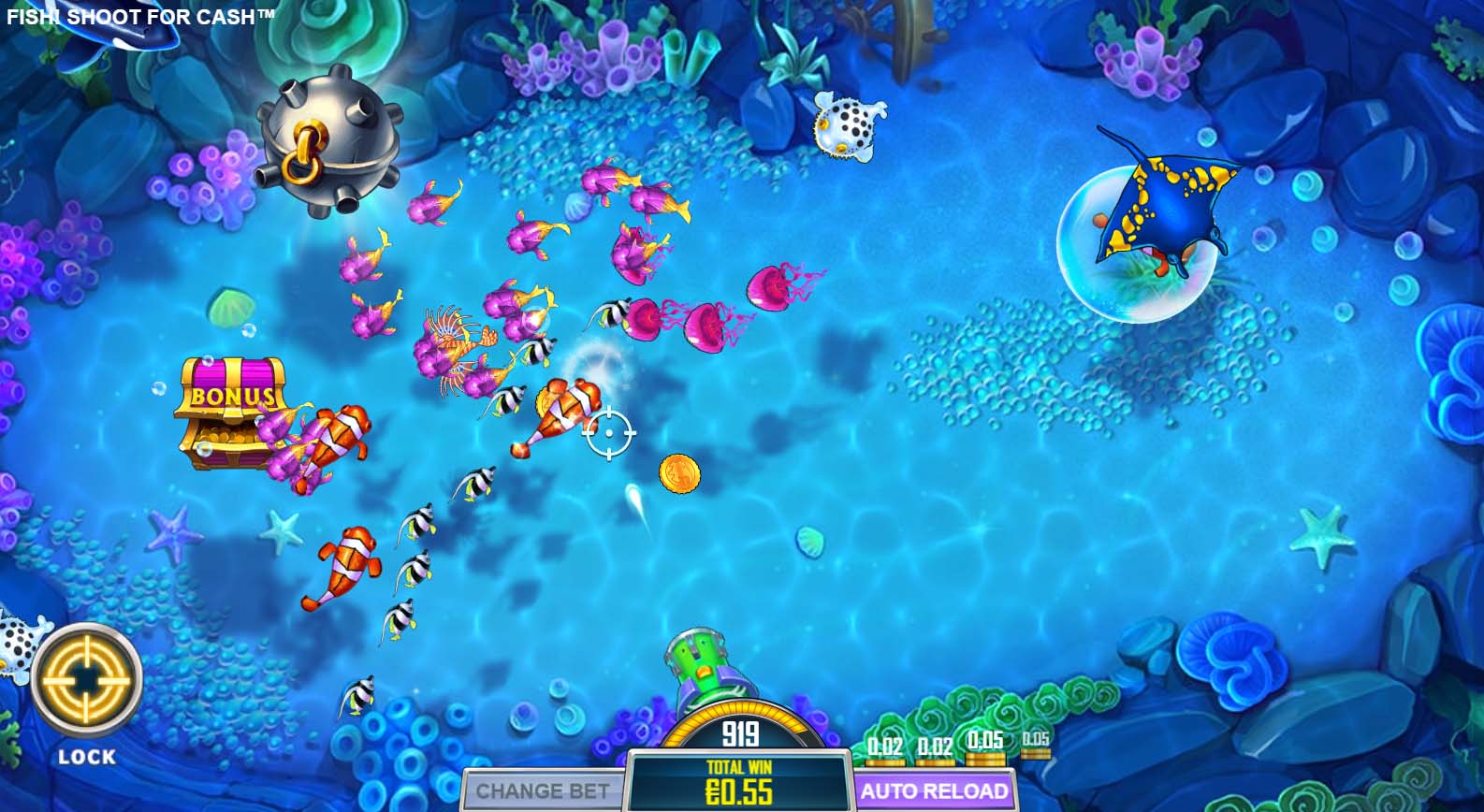This screenshot has height=812, width=1484.
Task: Shoot the sea mine near the top left
Action: click(327, 140)
